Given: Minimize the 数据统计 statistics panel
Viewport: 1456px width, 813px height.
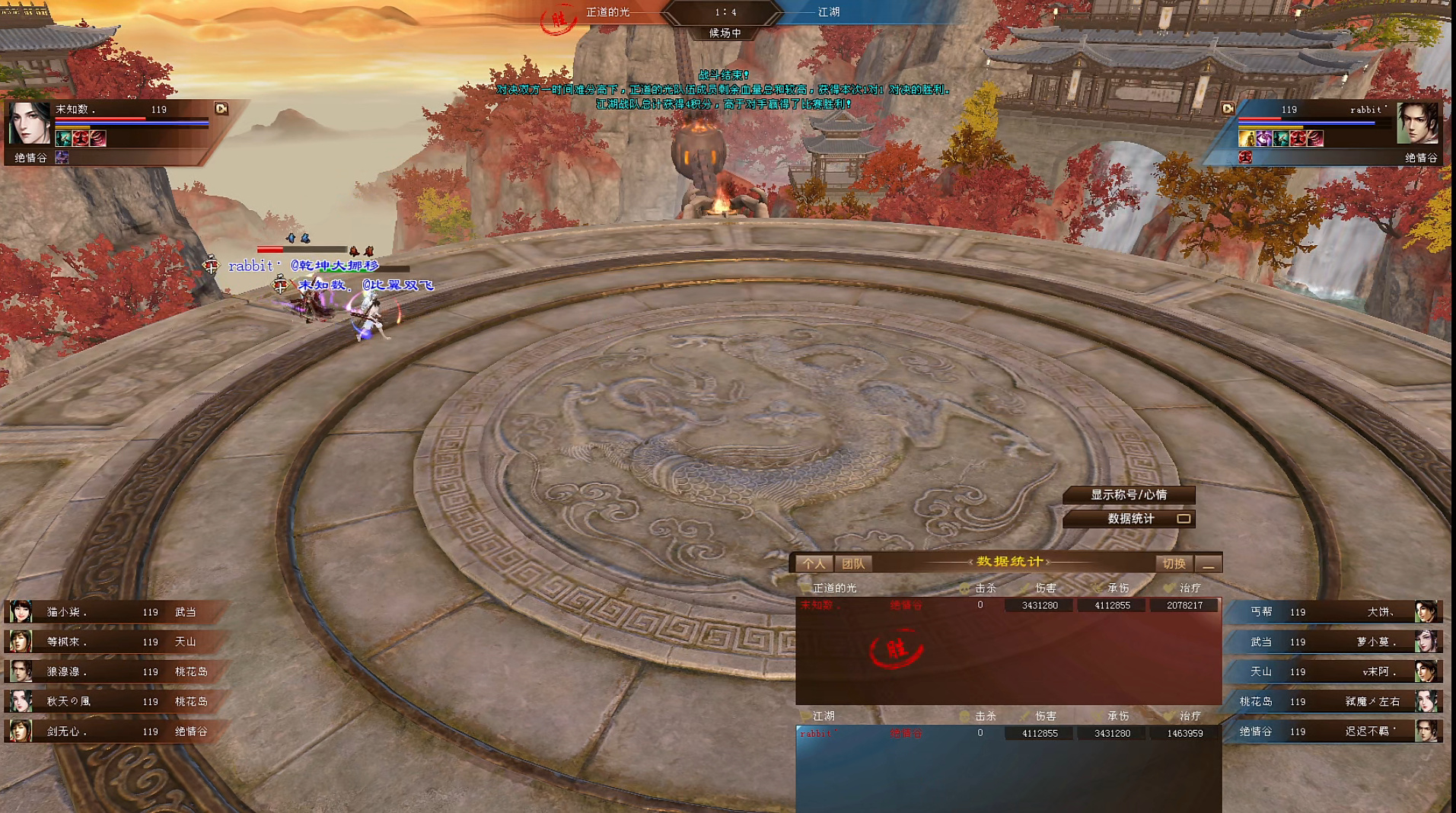Looking at the screenshot, I should 1208,564.
